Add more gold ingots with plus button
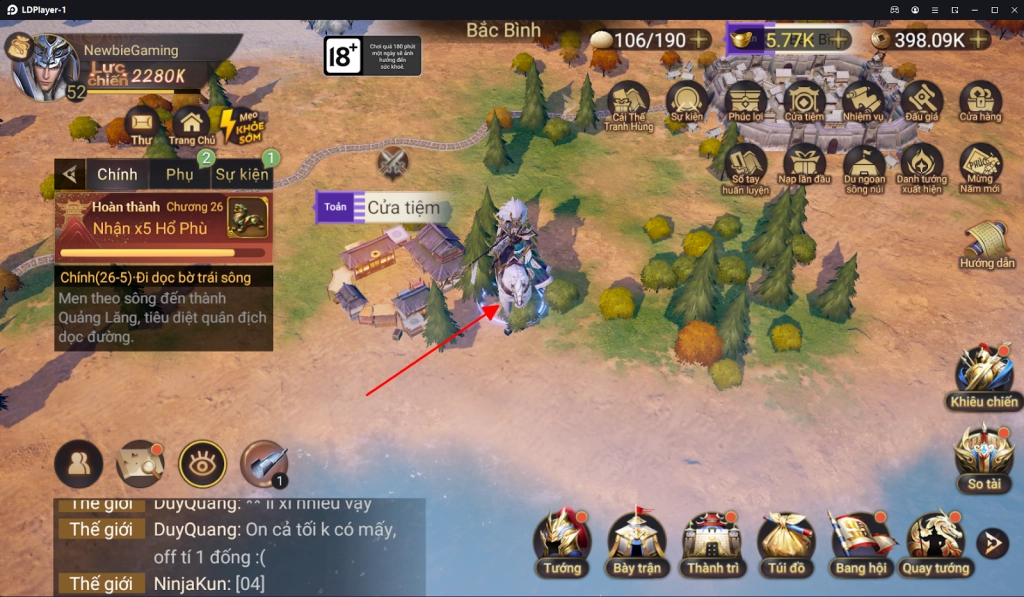 tap(838, 40)
